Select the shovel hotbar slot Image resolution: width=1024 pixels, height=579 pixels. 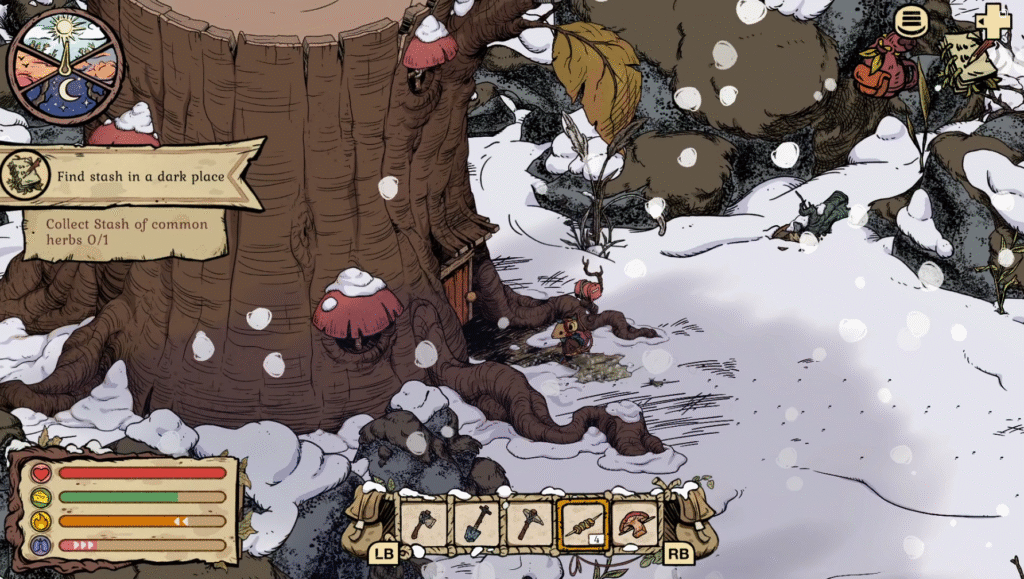click(476, 523)
